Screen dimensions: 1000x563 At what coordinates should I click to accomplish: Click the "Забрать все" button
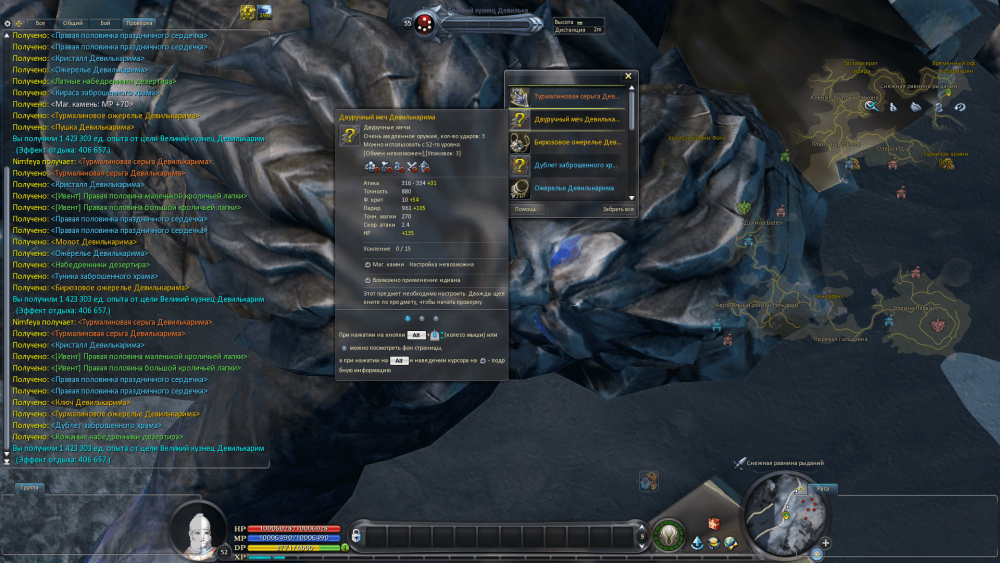pos(619,209)
